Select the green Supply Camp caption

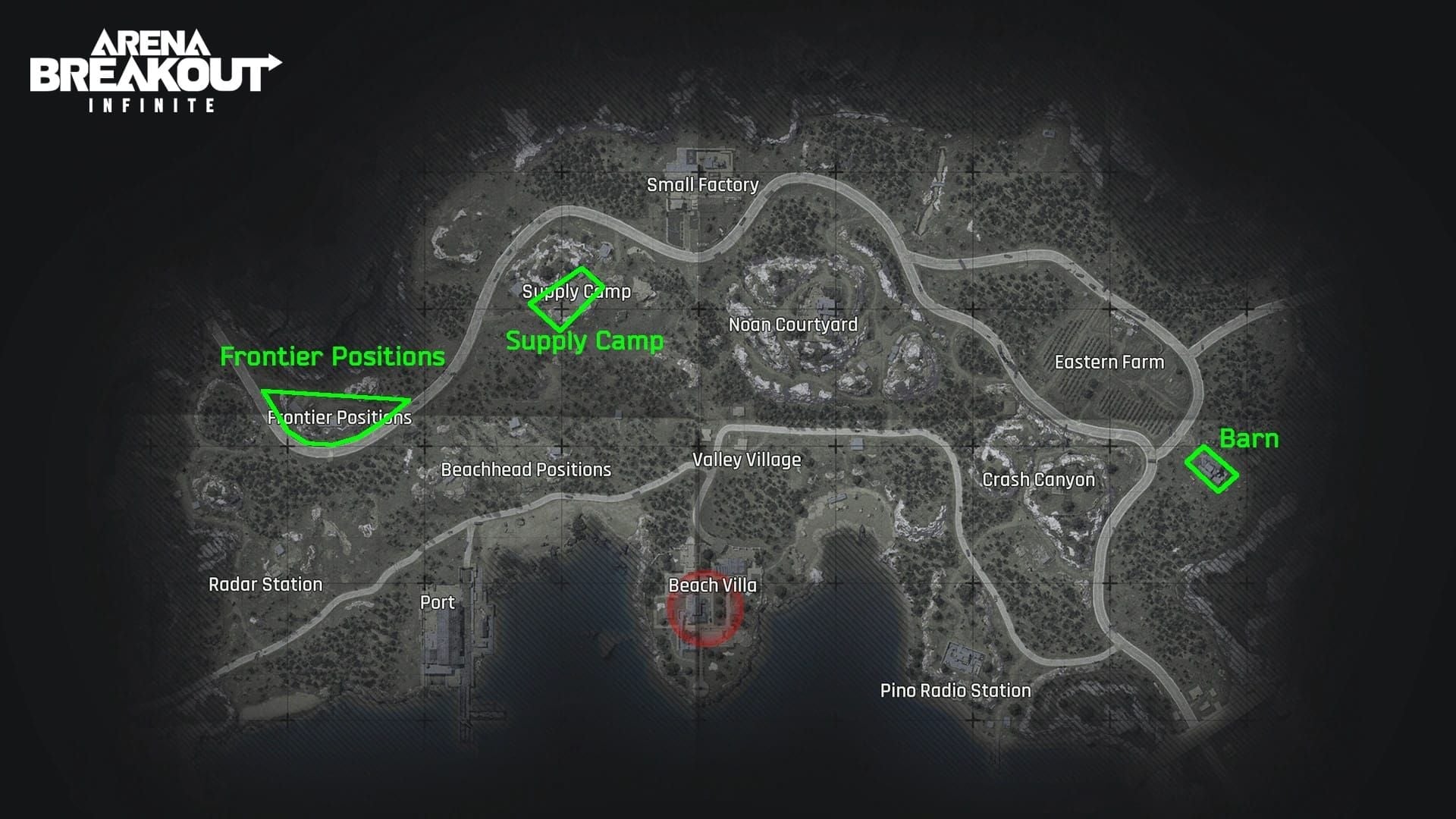click(x=584, y=341)
